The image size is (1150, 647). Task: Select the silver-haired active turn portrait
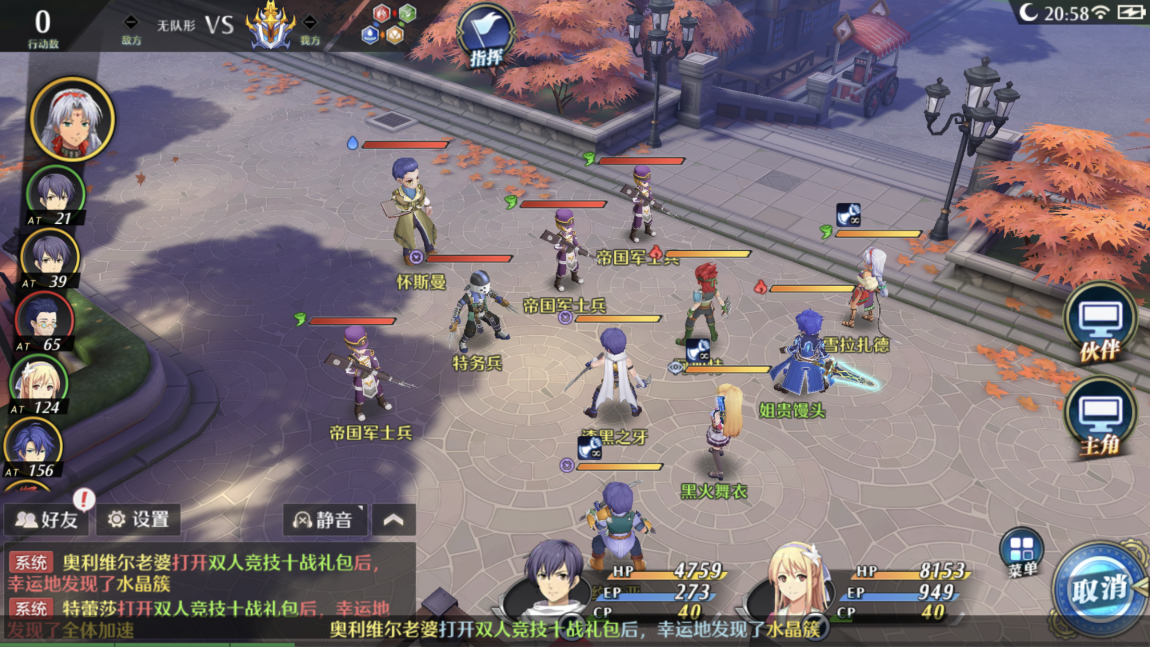click(72, 119)
